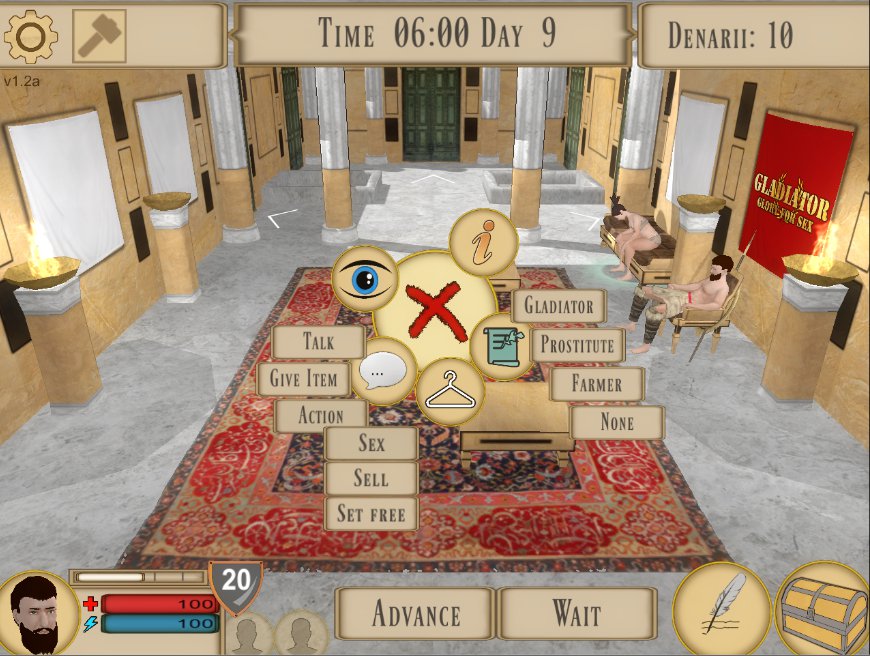Open the Action option
This screenshot has width=870, height=656.
click(320, 416)
